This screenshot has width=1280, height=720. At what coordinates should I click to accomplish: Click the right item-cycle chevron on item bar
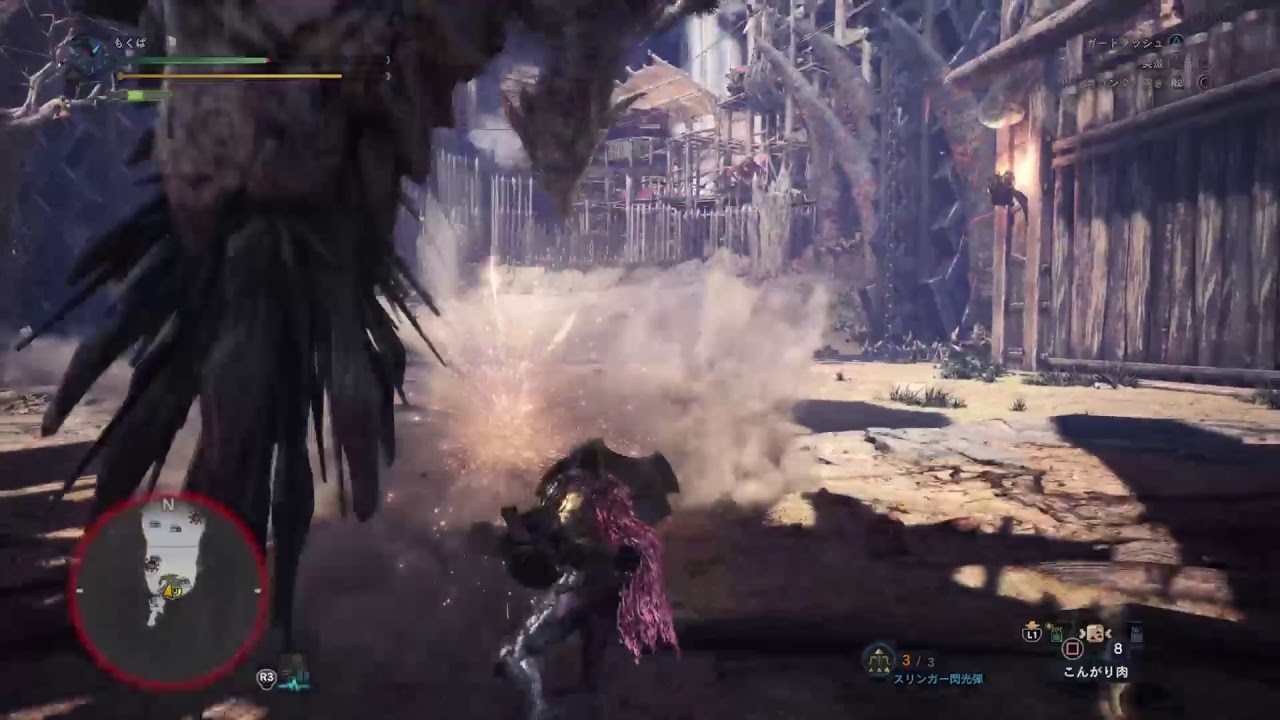[x=1108, y=634]
